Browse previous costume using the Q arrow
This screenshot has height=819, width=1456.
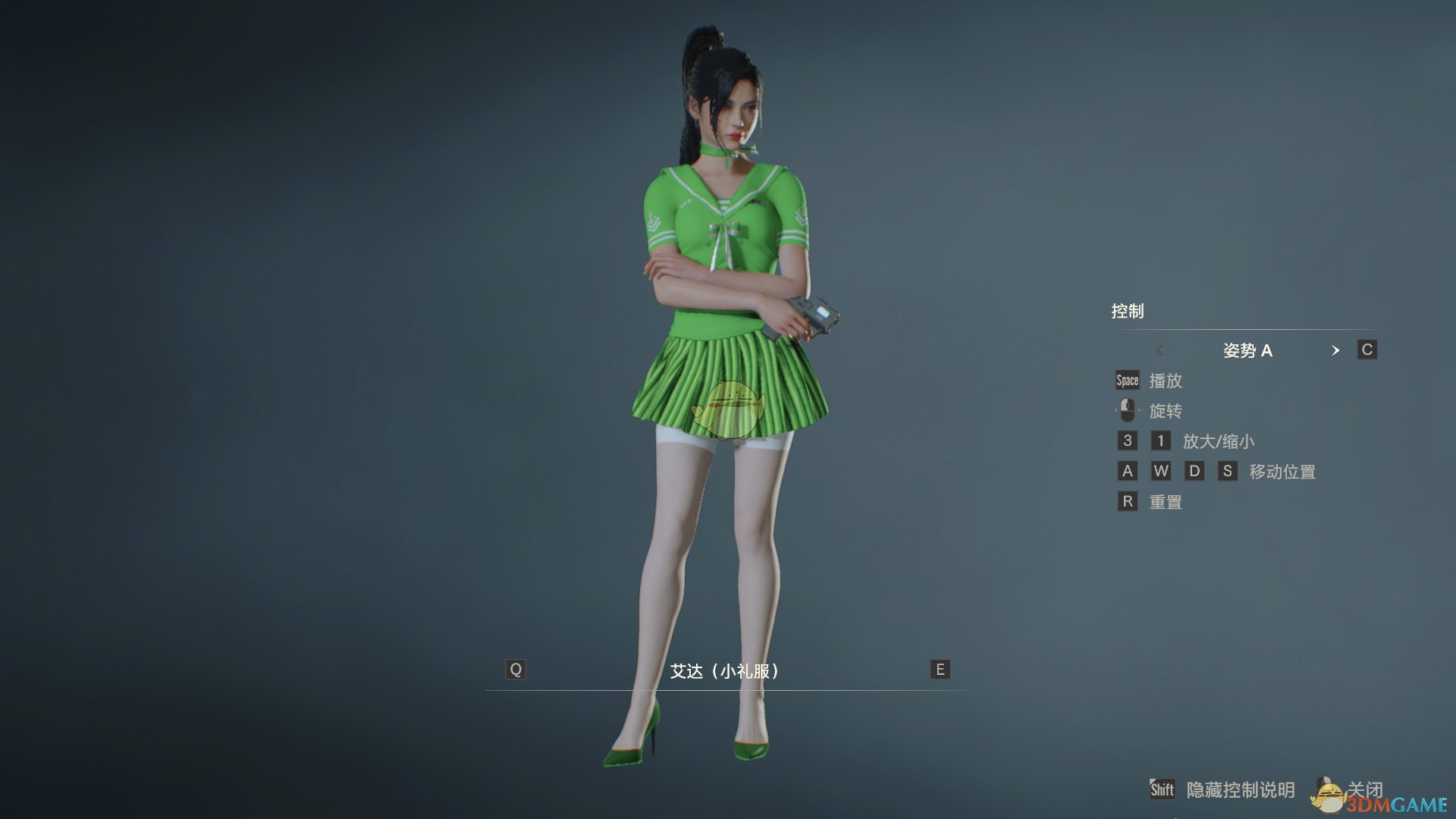[x=516, y=670]
